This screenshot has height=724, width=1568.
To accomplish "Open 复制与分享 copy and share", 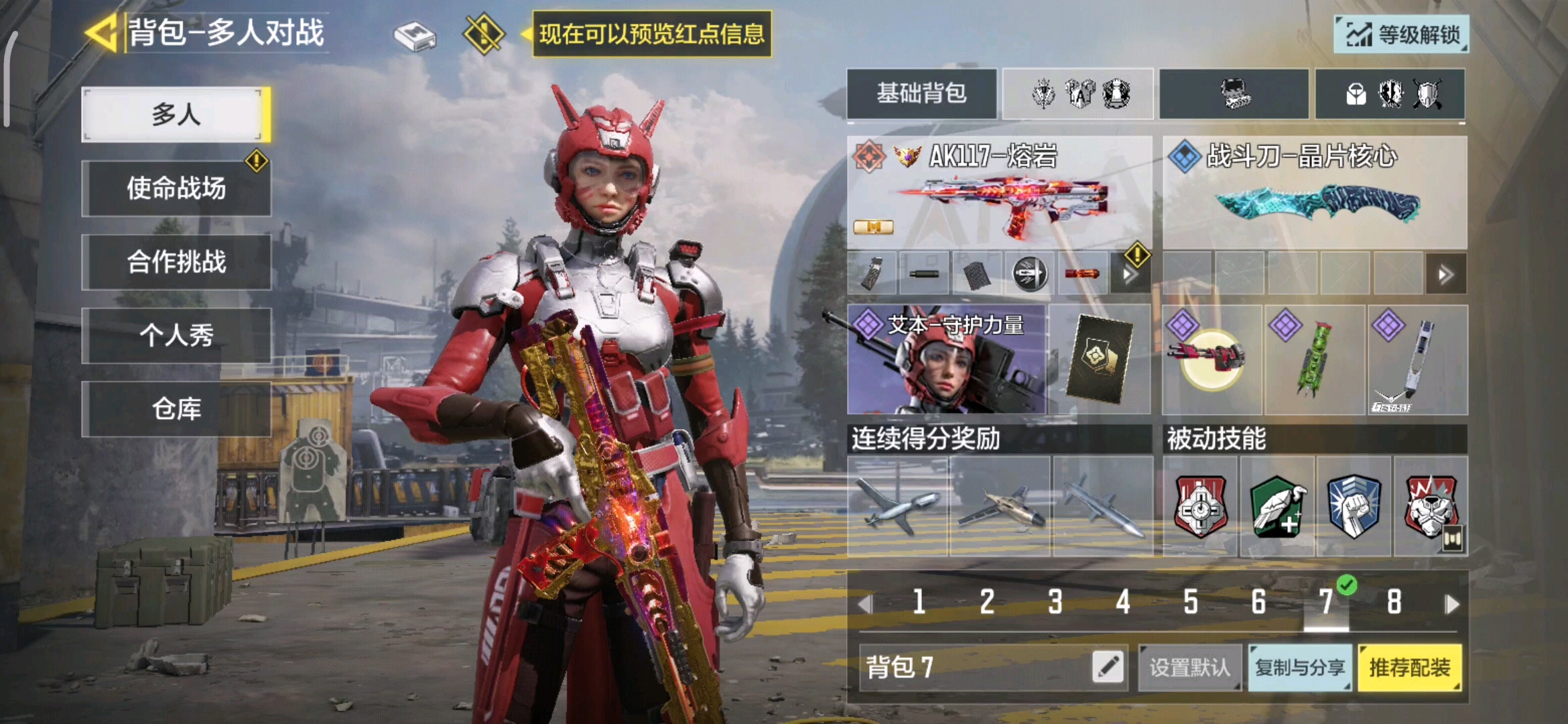I will [1300, 668].
